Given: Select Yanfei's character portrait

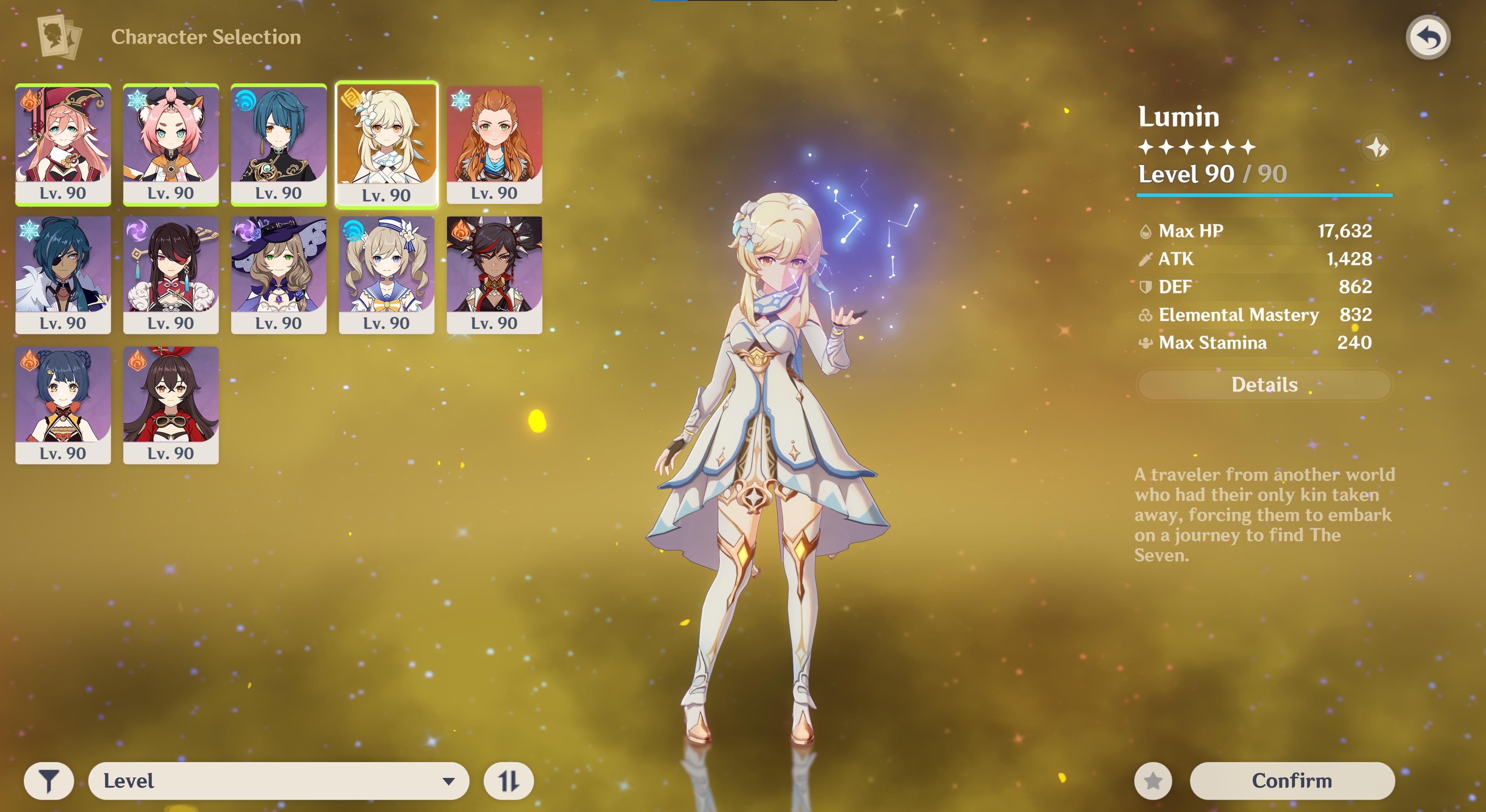Looking at the screenshot, I should (63, 144).
